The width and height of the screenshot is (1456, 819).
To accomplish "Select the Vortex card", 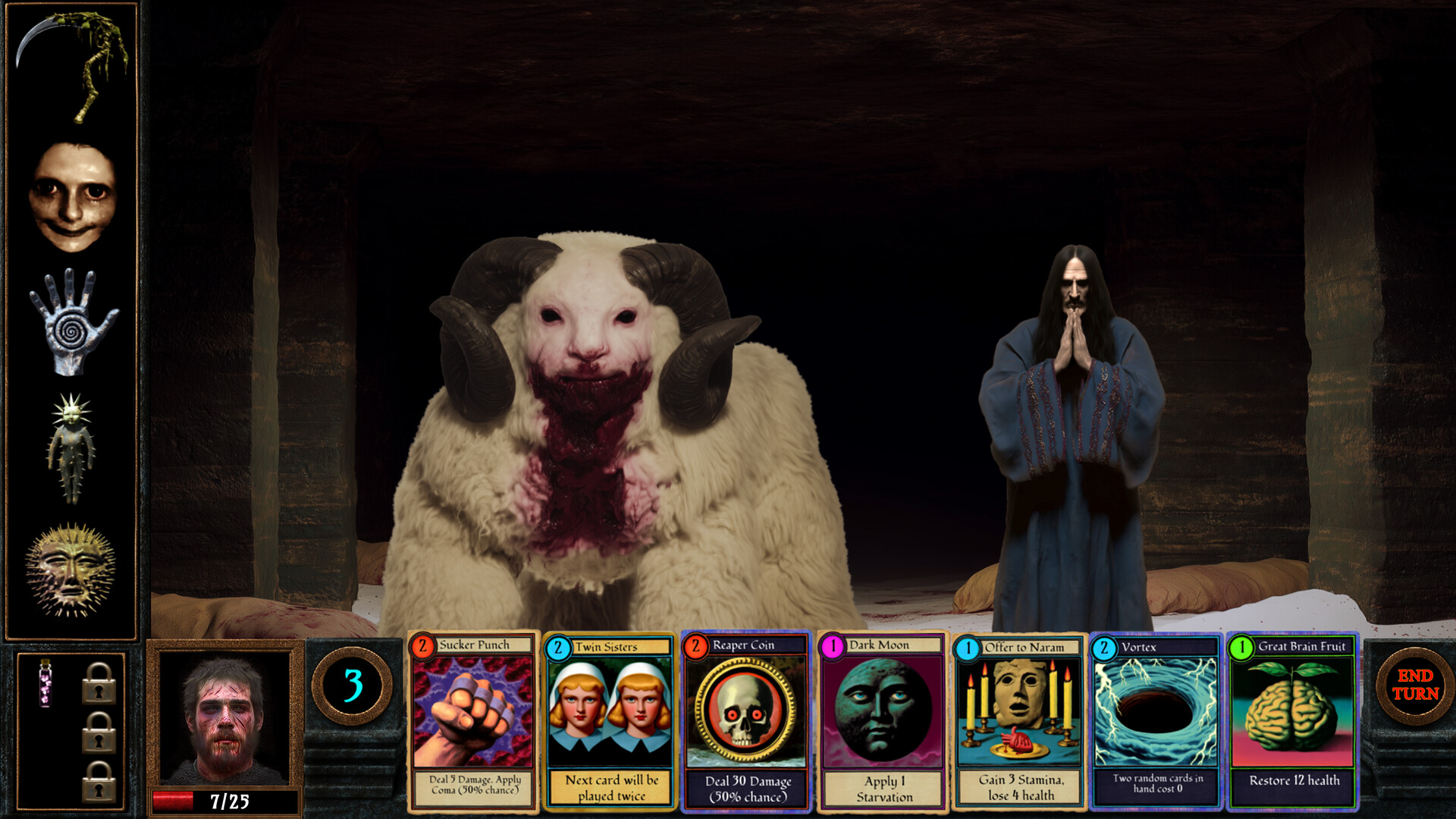I will tap(1156, 720).
